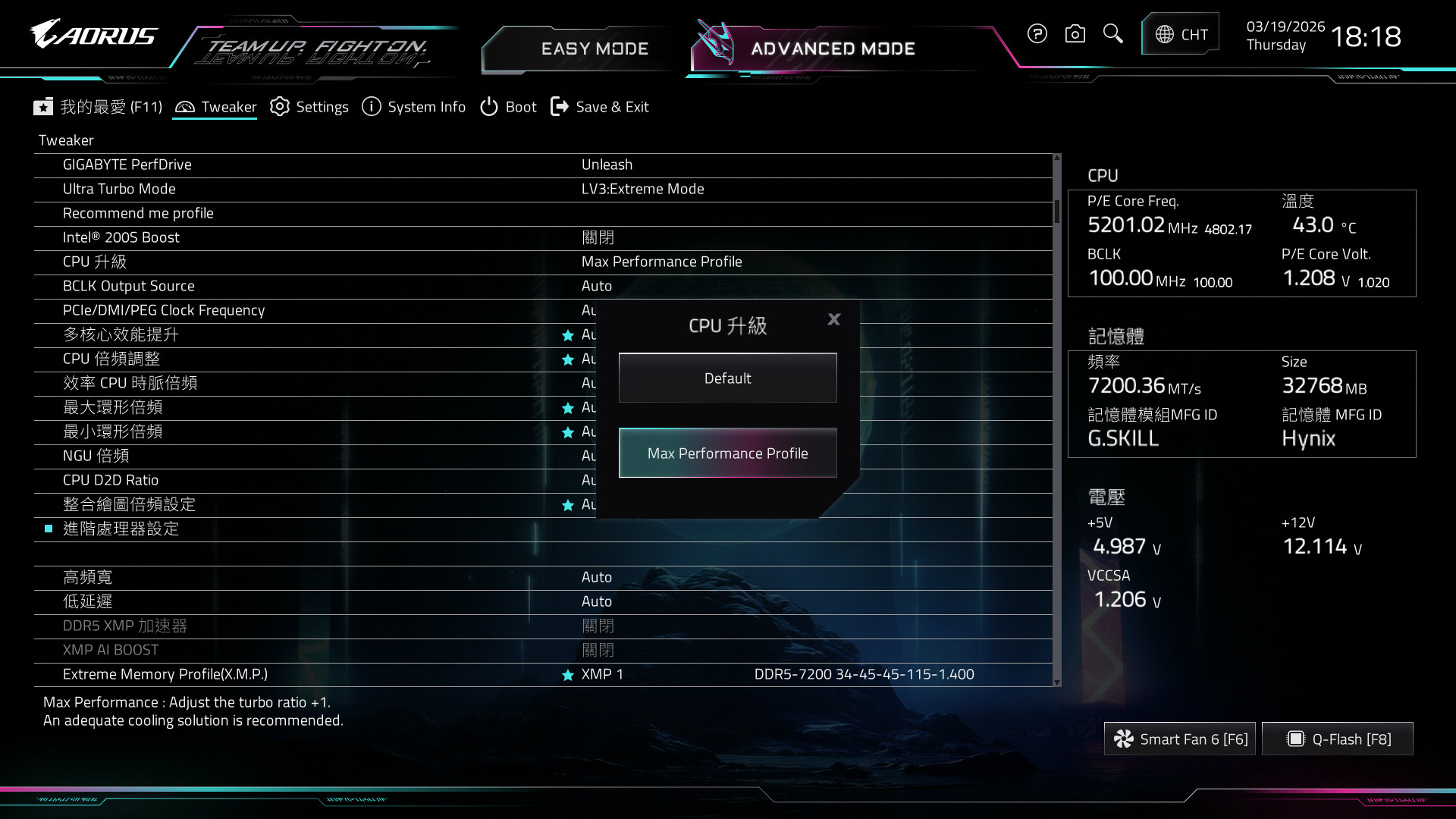Viewport: 1456px width, 819px height.
Task: Change the CHT language selector
Action: pos(1181,34)
